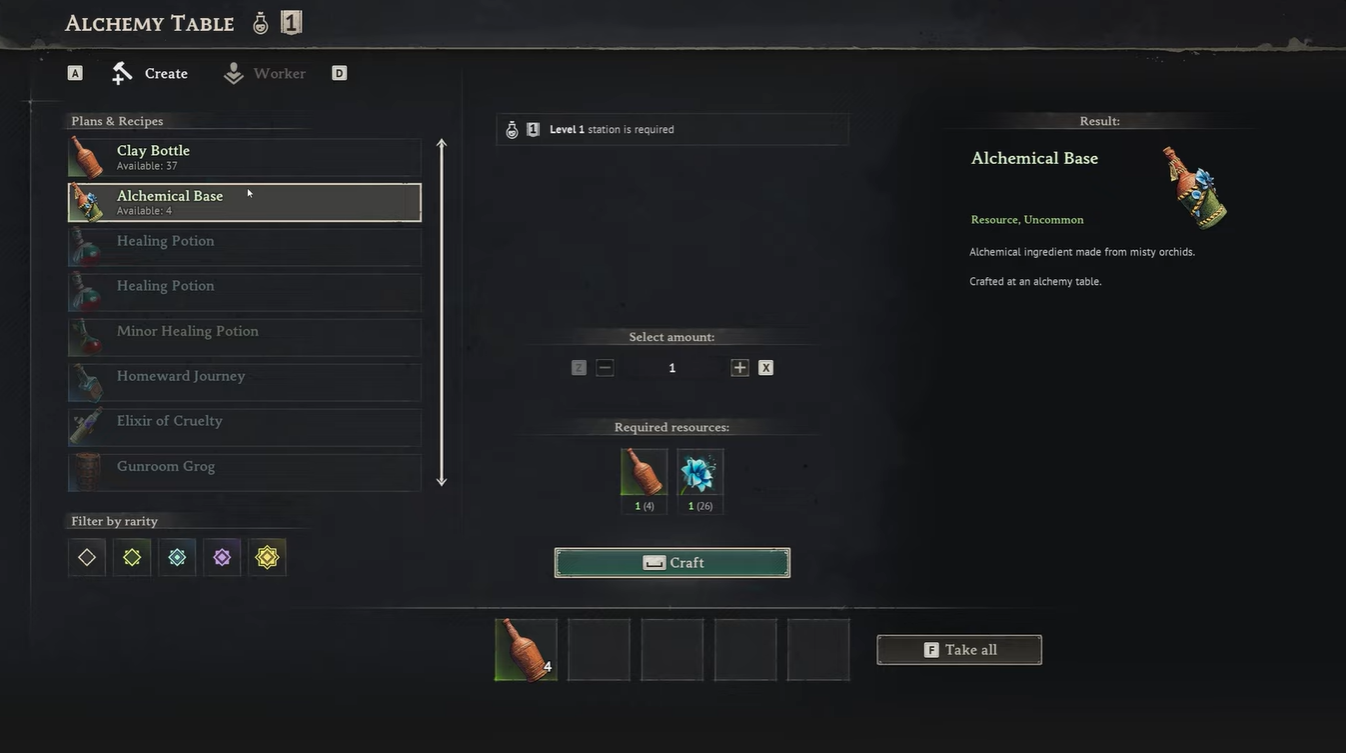Switch to the Create tab

151,73
